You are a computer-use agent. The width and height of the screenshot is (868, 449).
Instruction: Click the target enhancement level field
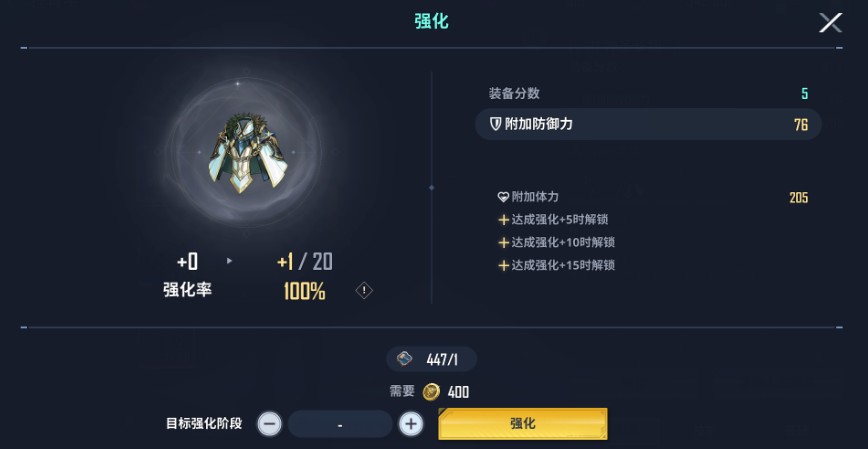click(x=340, y=424)
